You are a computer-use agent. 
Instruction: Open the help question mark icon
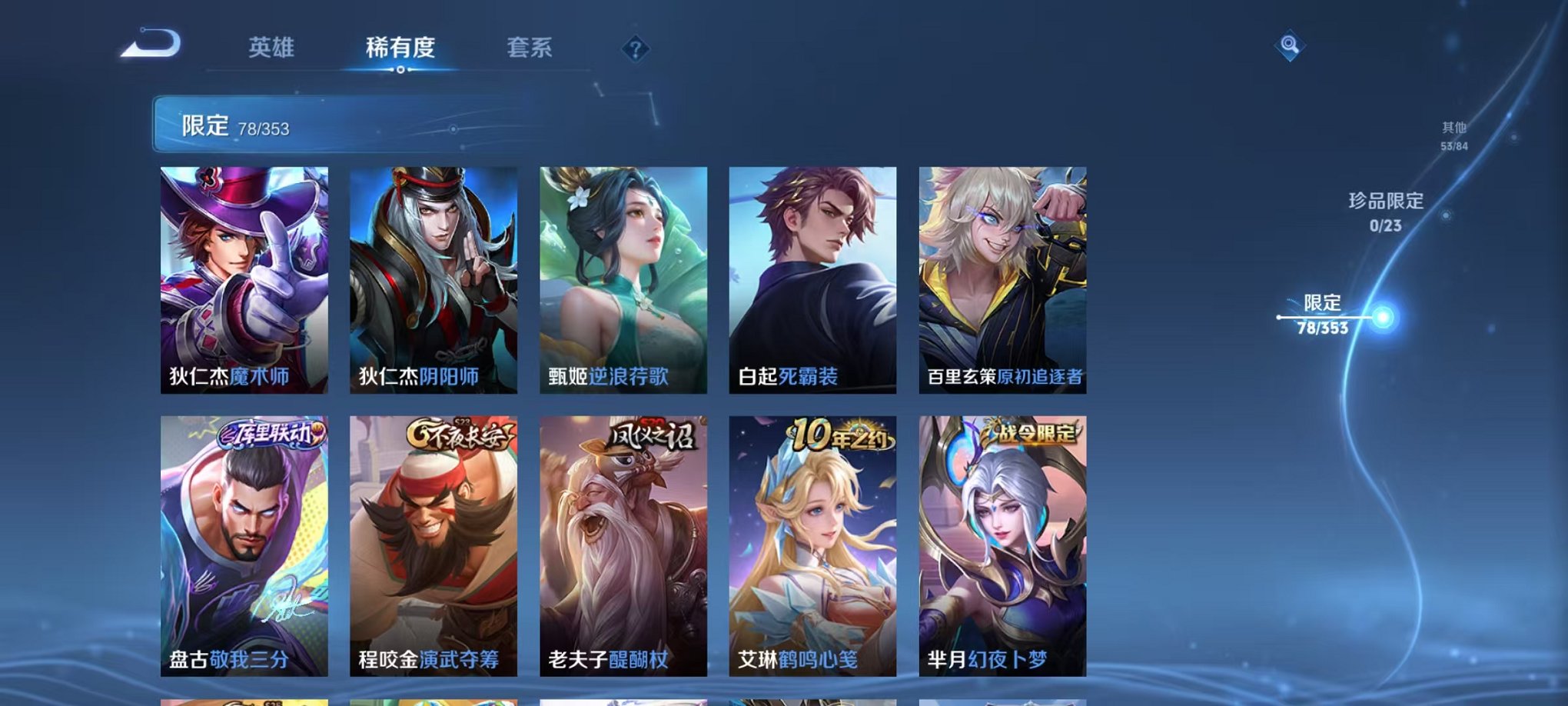[x=635, y=51]
